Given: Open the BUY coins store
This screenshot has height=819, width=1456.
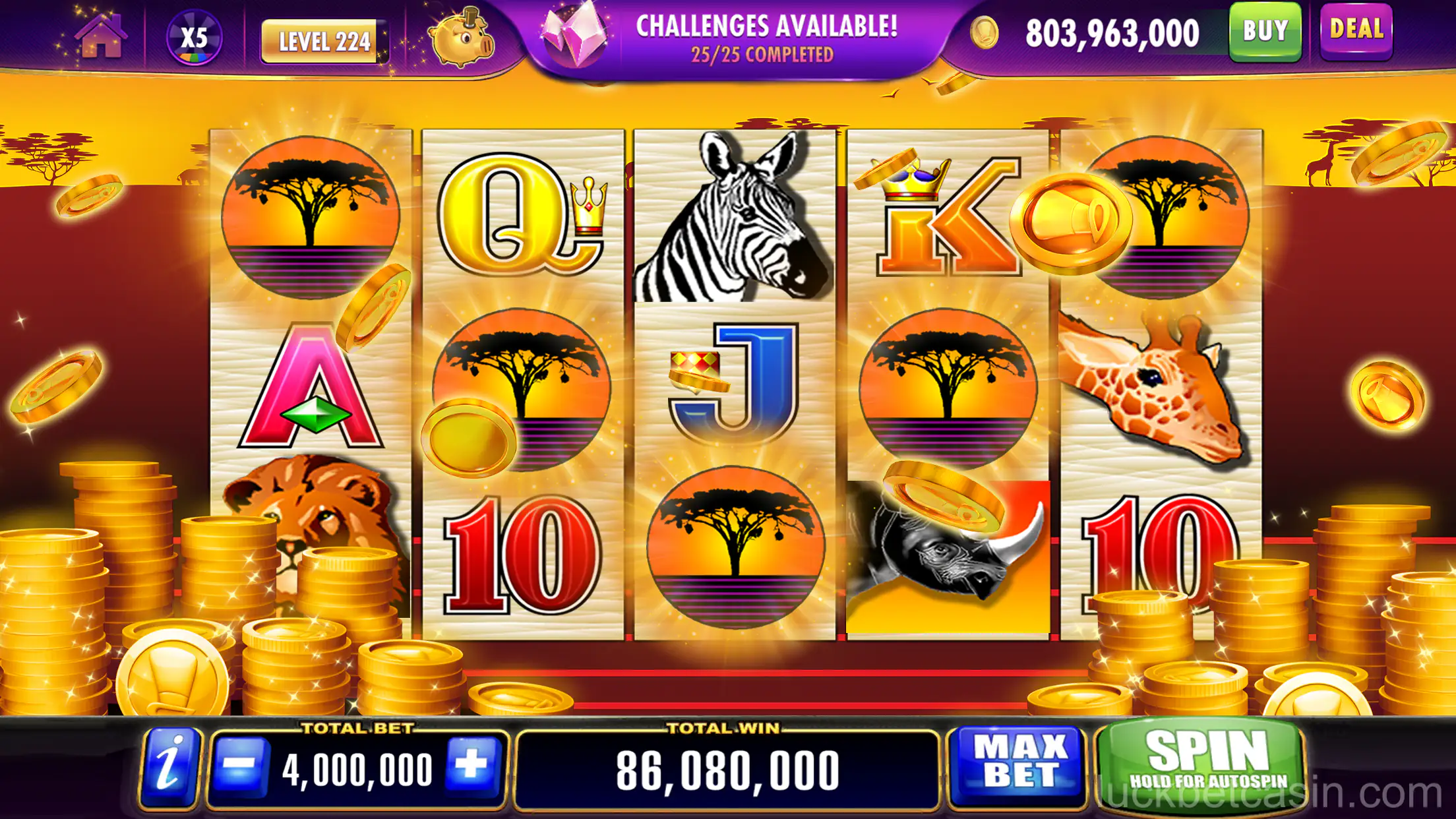Looking at the screenshot, I should 1266,32.
